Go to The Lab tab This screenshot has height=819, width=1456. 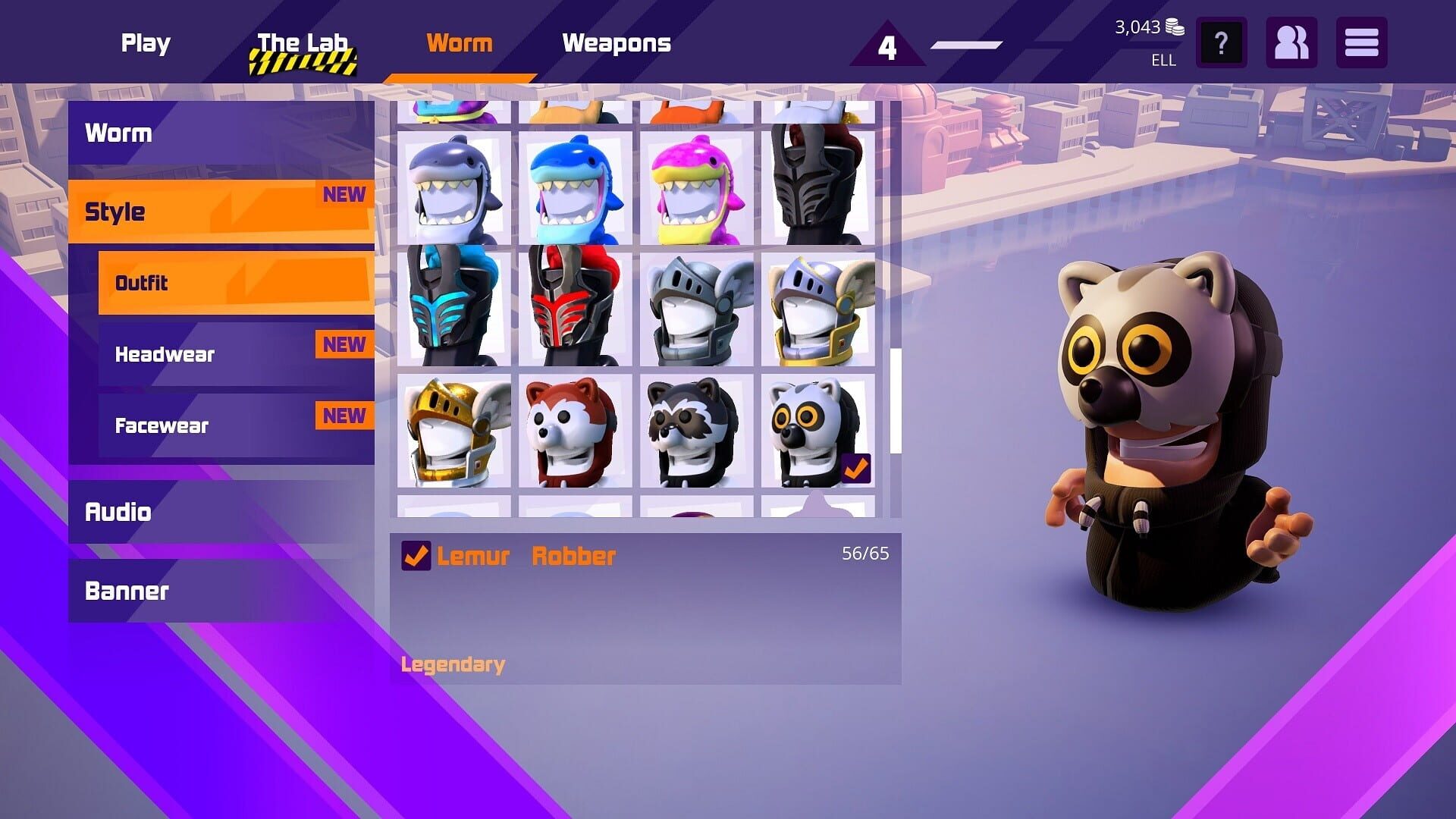302,43
